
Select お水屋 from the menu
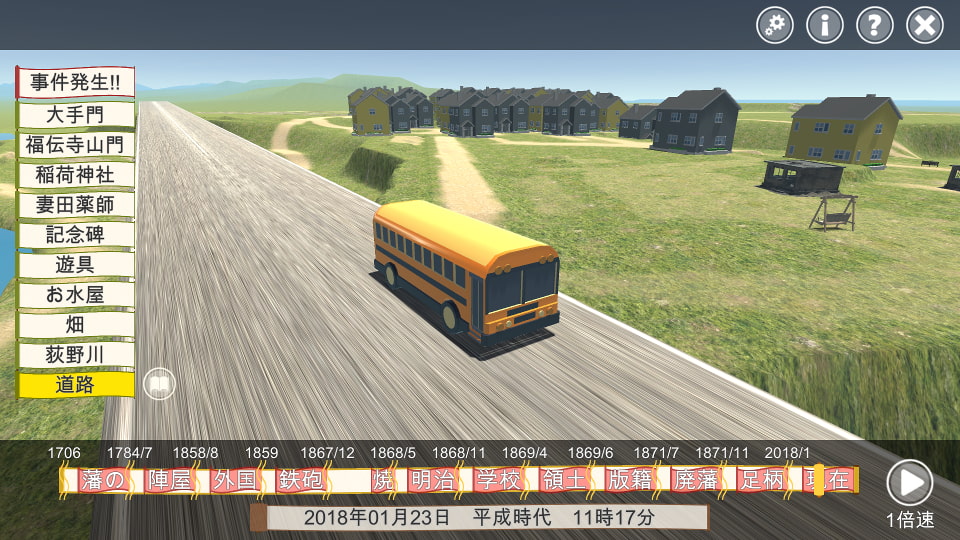[76, 294]
